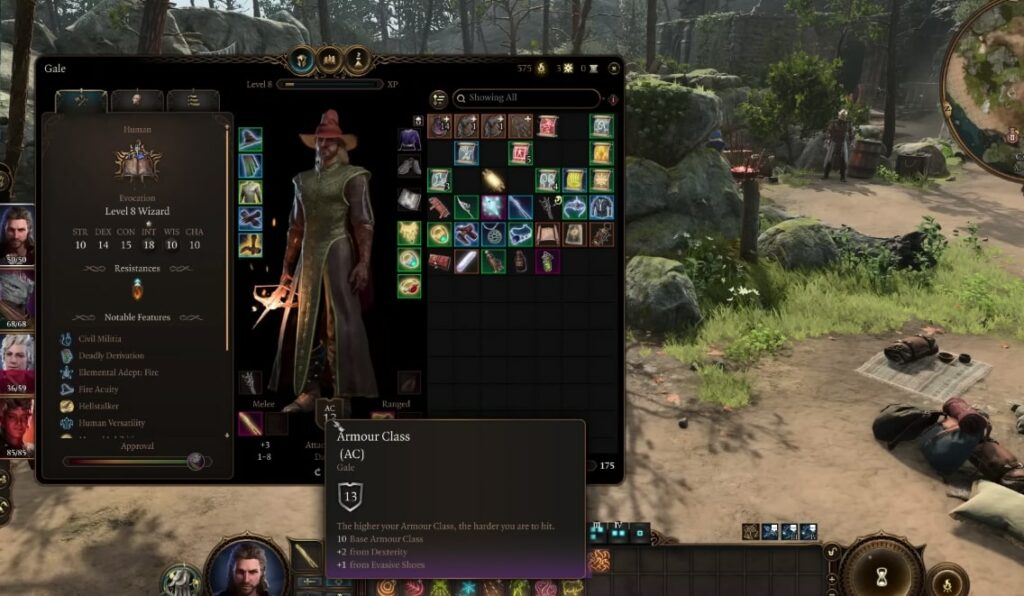Select the round medallion amulet in inventory
This screenshot has width=1024, height=596.
(493, 234)
